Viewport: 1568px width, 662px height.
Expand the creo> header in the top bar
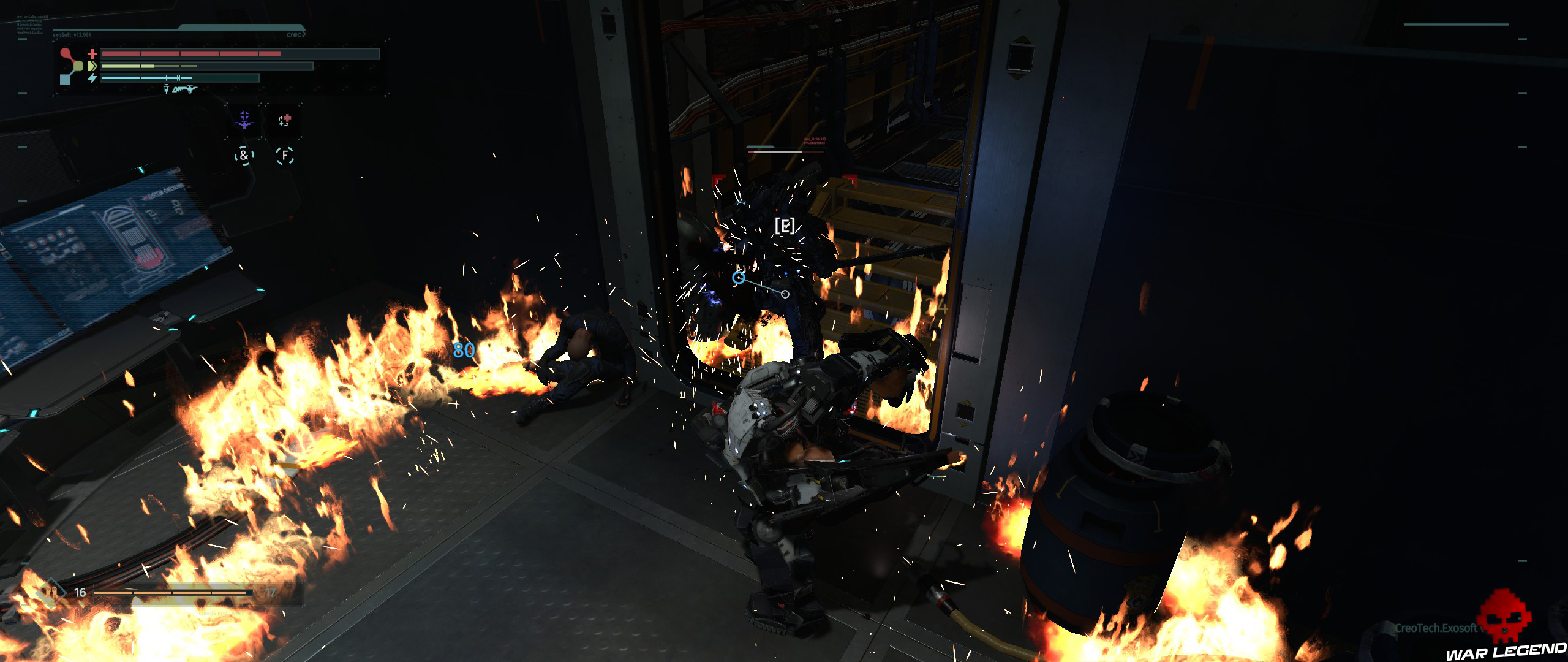(296, 34)
